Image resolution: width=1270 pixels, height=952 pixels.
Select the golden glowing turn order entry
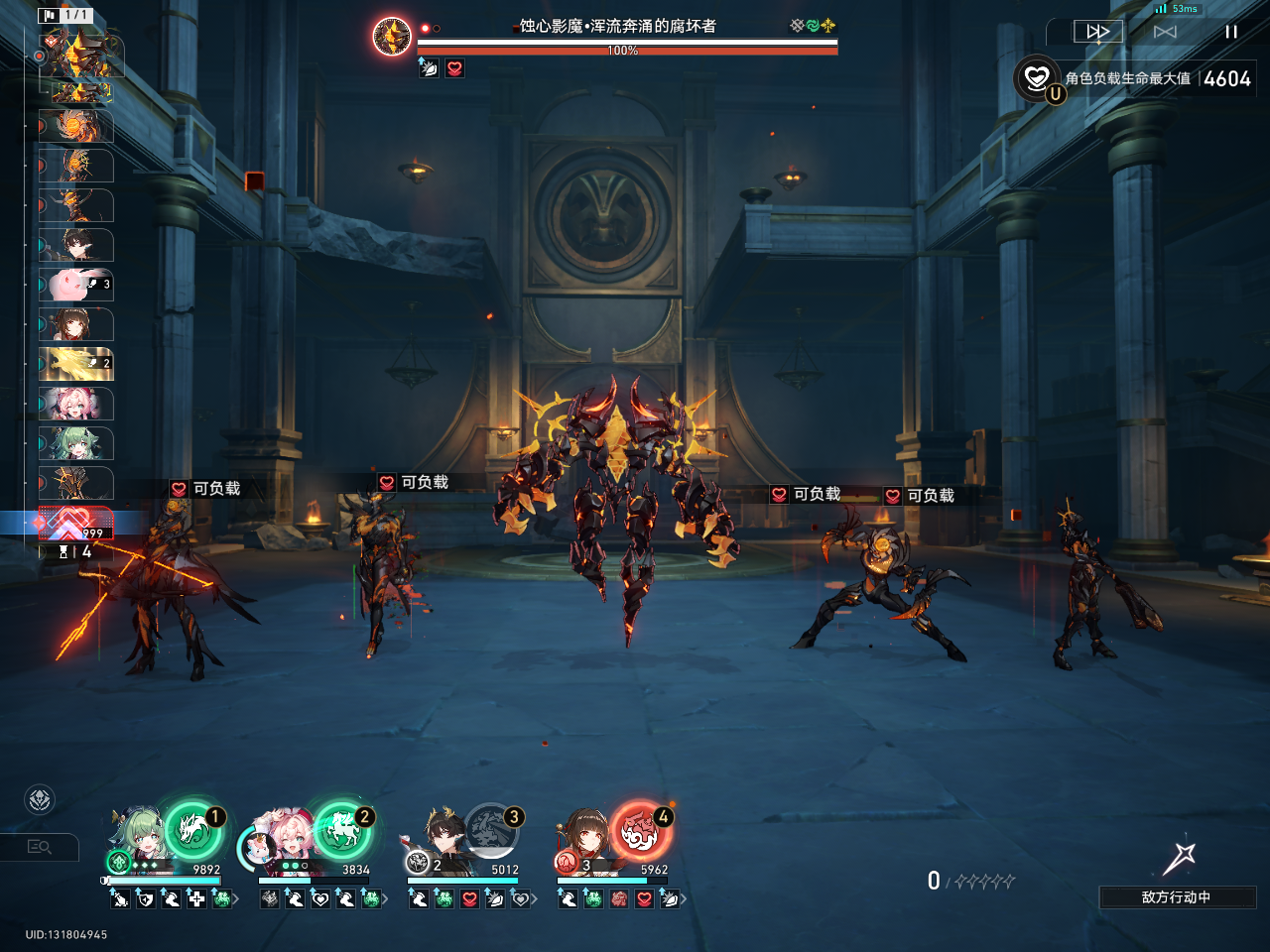click(x=76, y=364)
